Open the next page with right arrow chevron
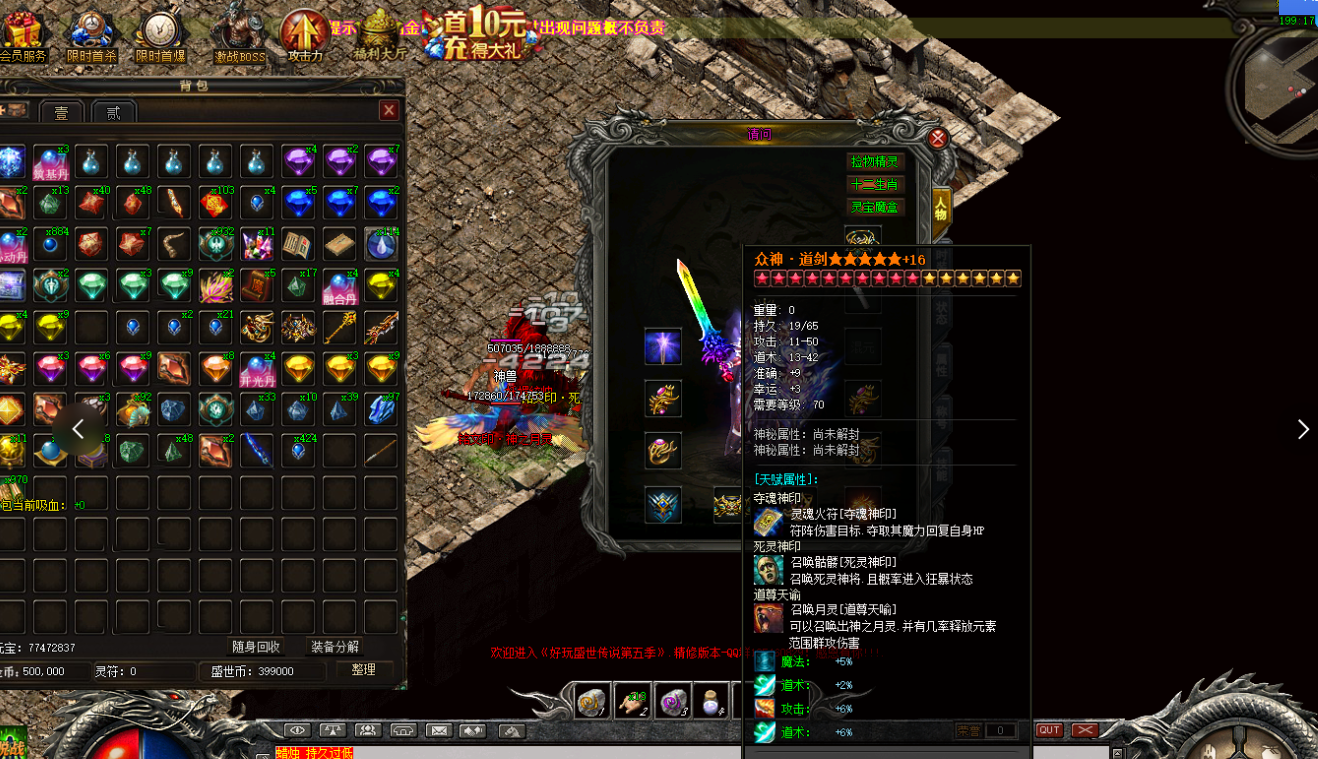 1303,429
